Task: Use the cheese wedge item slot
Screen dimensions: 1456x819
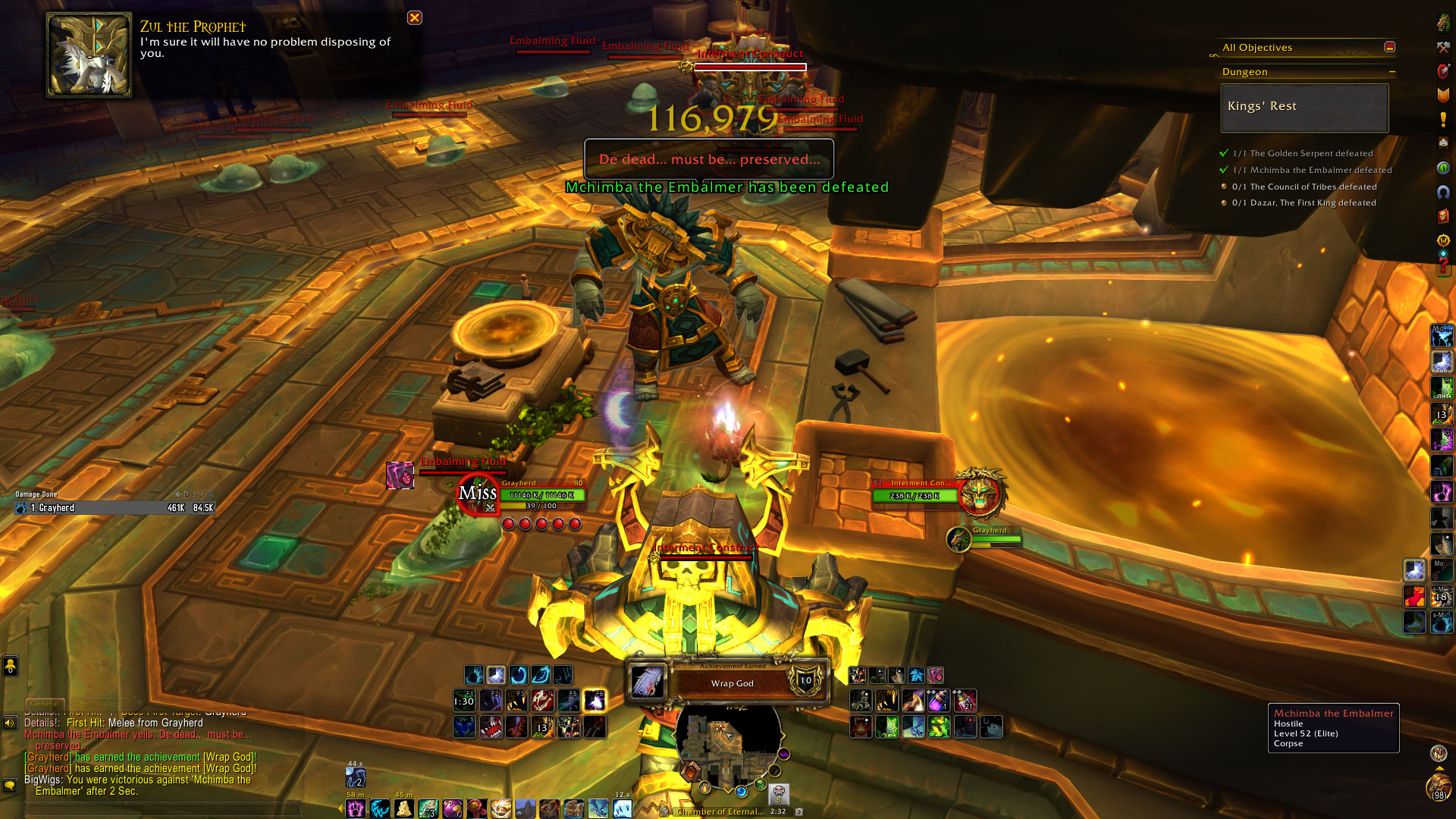Action: 404,808
